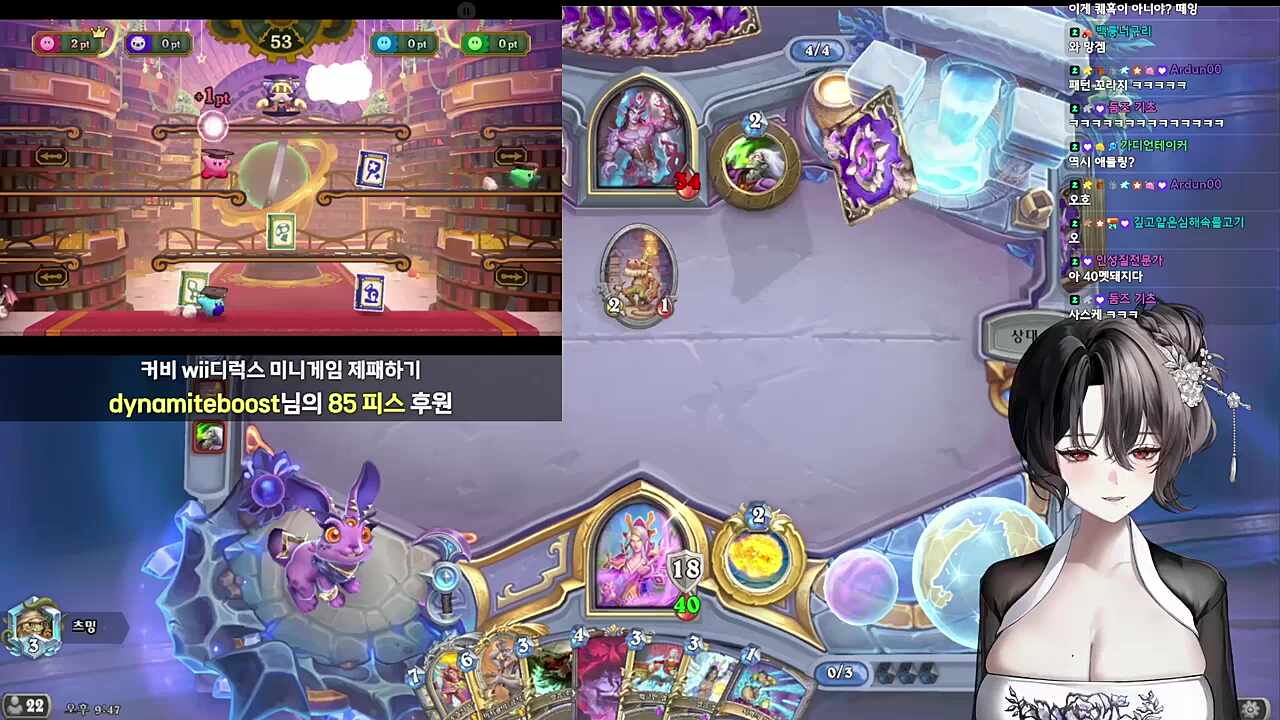Click the dynamiteboost donation message link
The height and width of the screenshot is (720, 1280).
[x=282, y=403]
